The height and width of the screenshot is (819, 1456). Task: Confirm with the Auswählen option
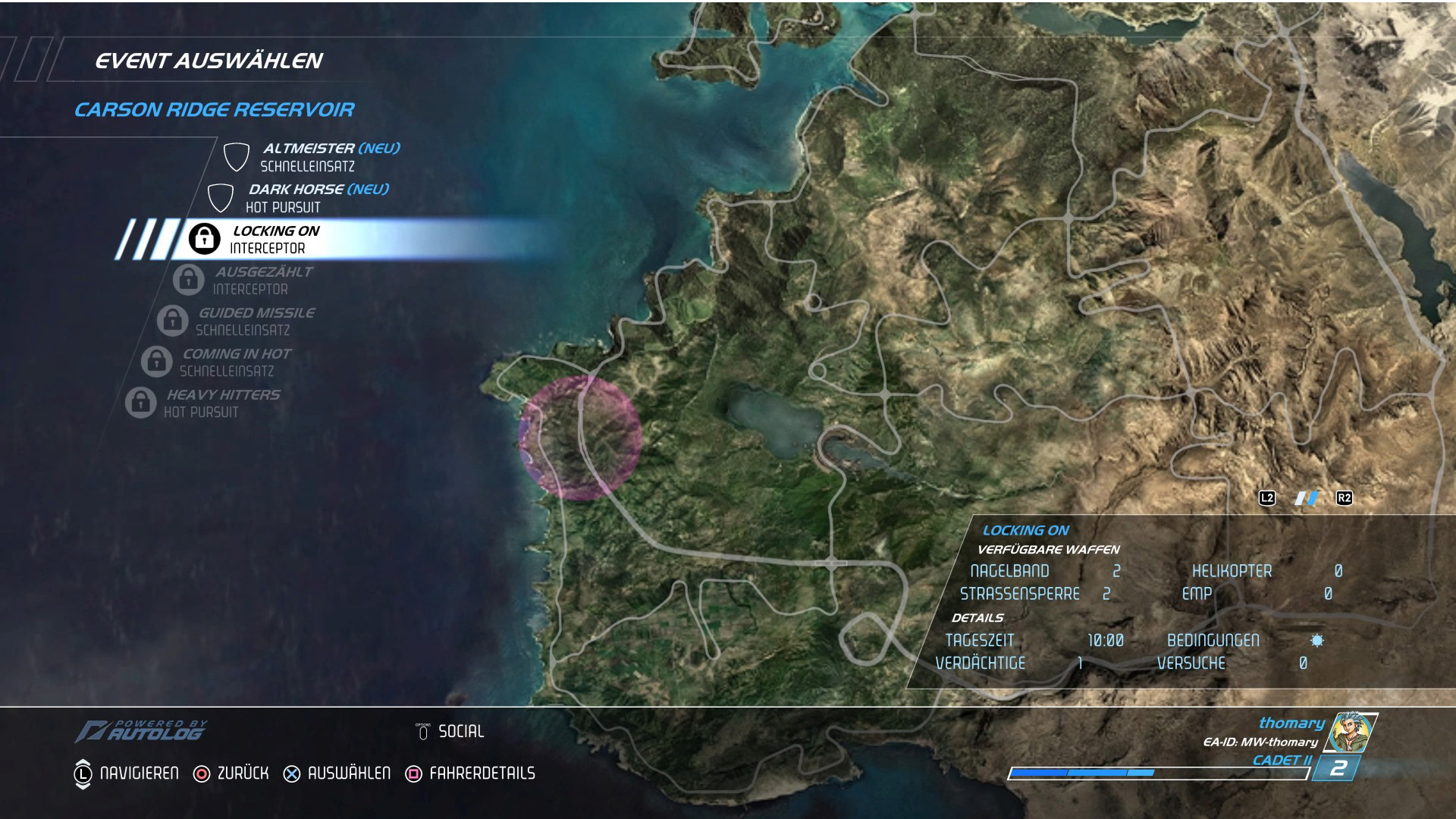(337, 773)
